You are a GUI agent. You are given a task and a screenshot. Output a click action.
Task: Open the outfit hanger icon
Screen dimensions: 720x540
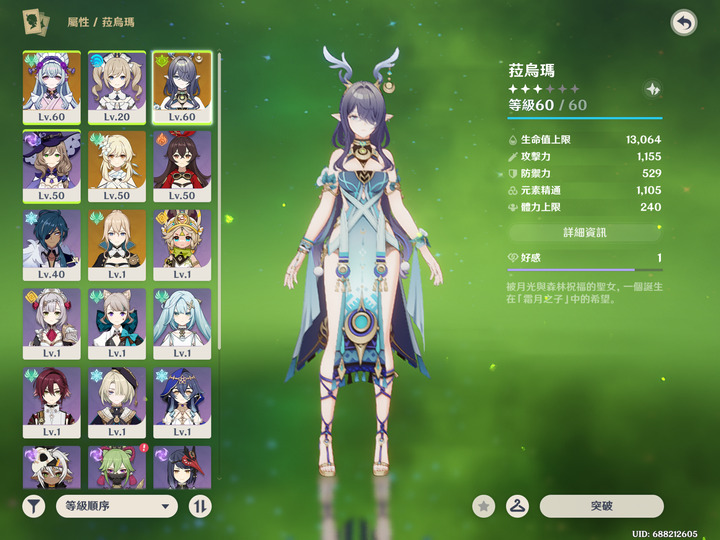click(x=517, y=506)
